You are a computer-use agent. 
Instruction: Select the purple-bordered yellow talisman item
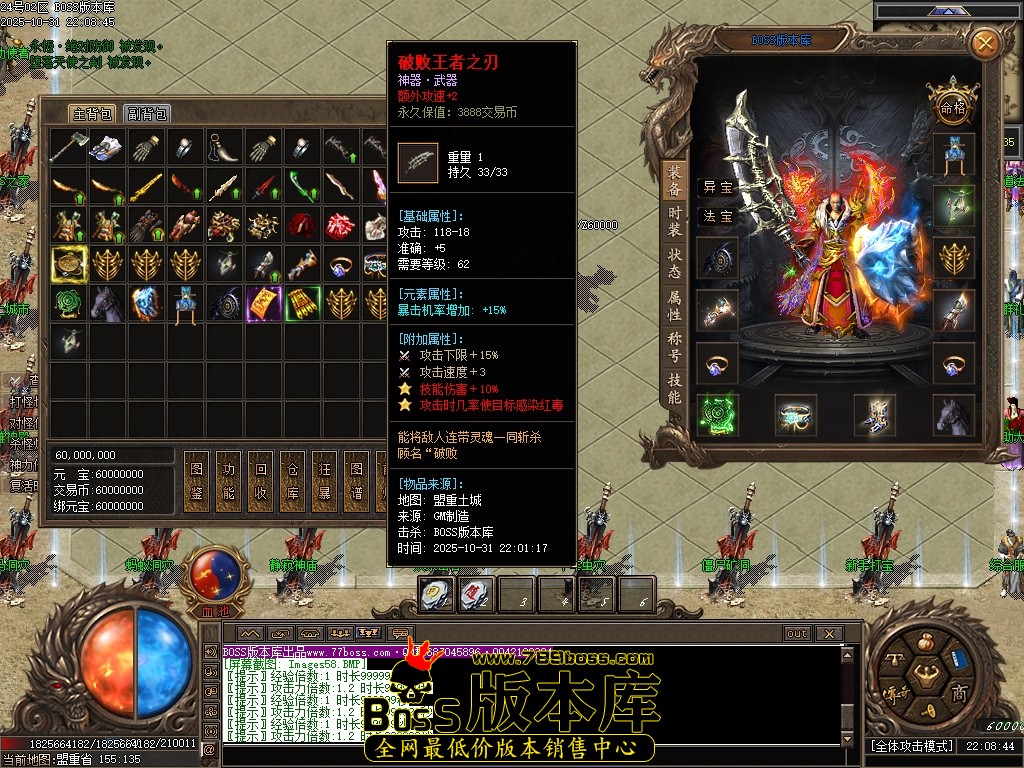coord(264,304)
